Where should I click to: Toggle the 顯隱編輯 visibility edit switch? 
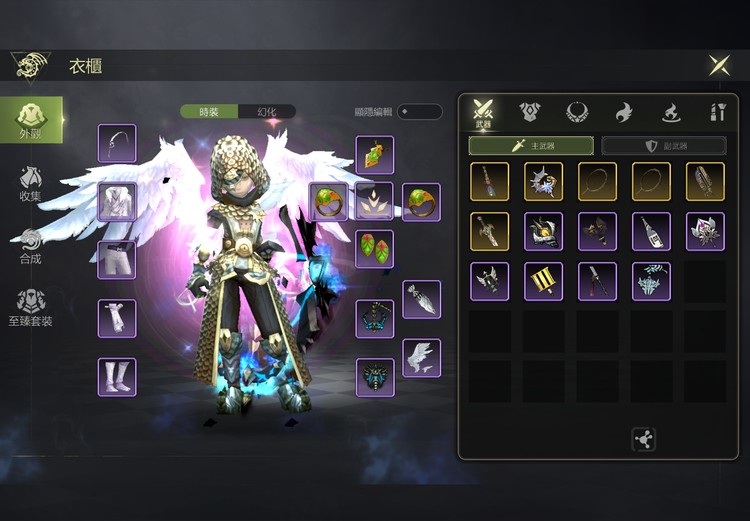click(x=419, y=112)
